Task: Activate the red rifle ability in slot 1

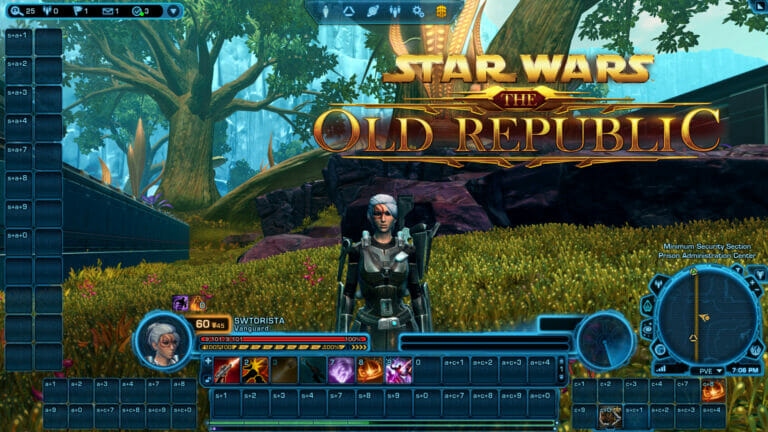Action: pos(227,369)
